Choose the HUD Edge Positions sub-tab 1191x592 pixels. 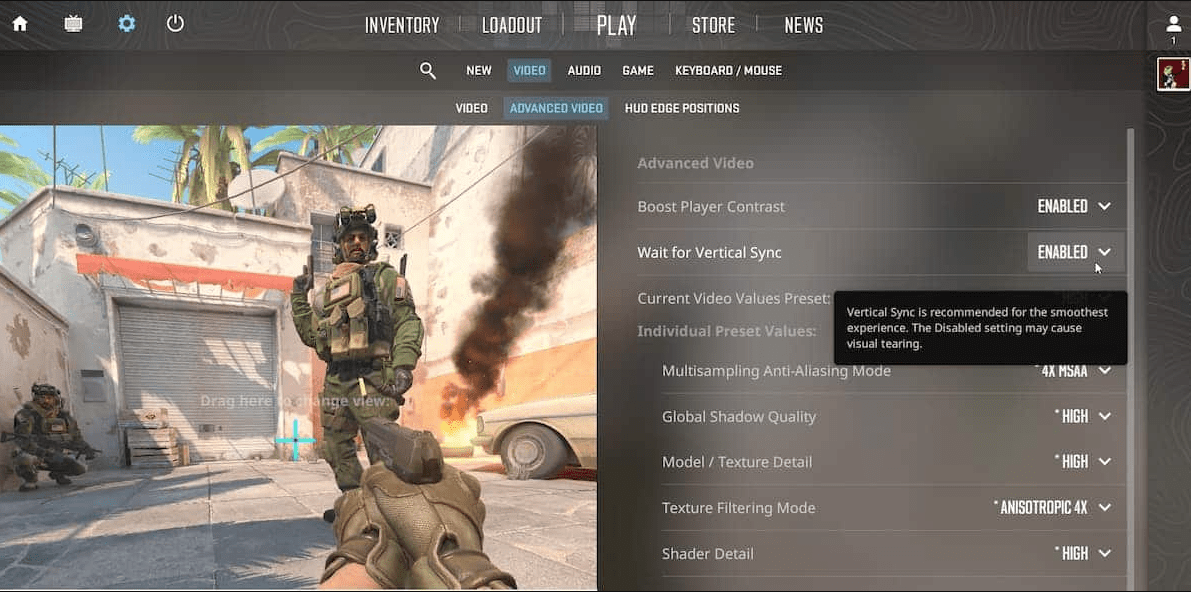click(682, 108)
